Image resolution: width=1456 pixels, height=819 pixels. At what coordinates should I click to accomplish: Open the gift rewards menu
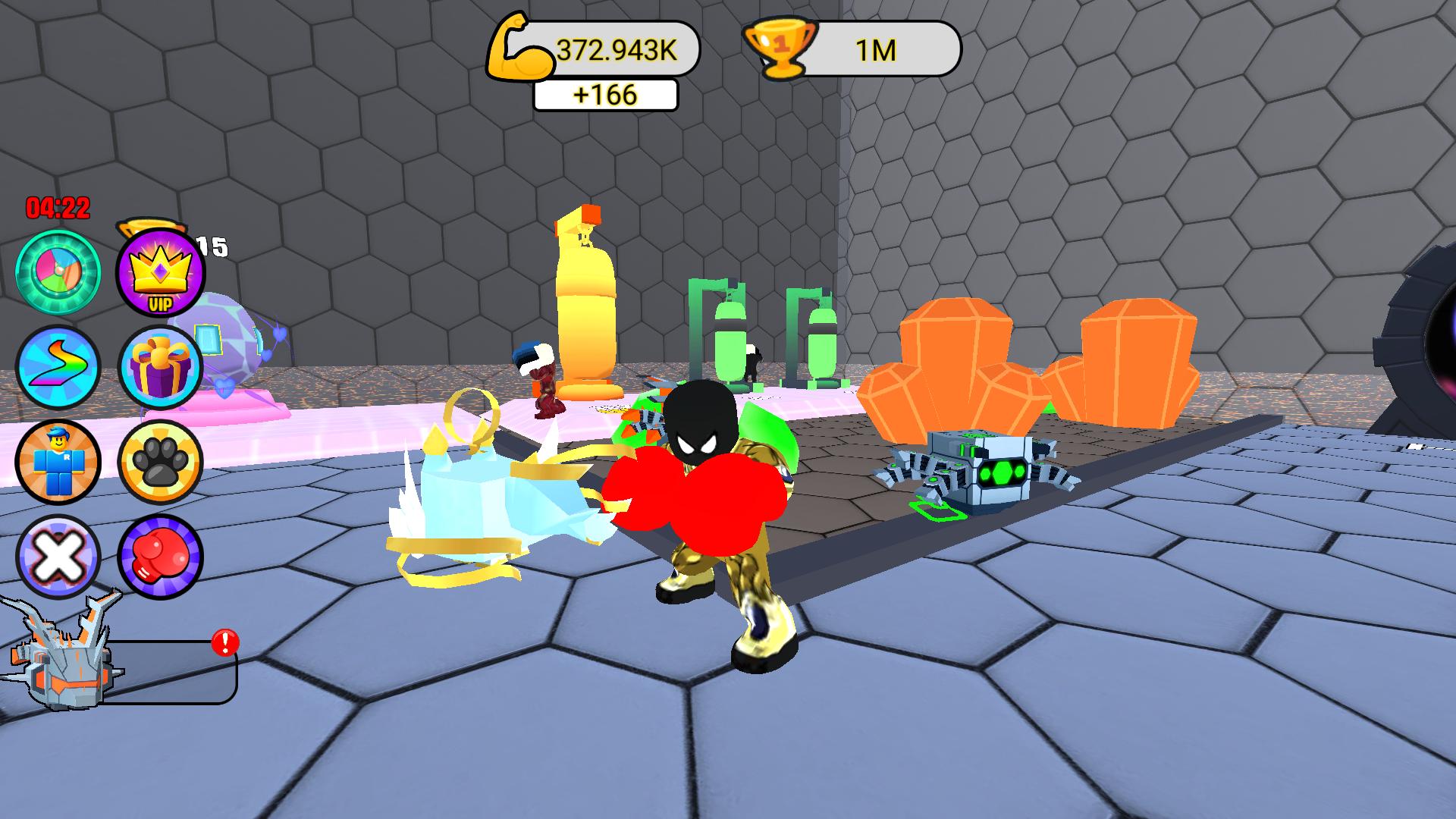(x=159, y=366)
